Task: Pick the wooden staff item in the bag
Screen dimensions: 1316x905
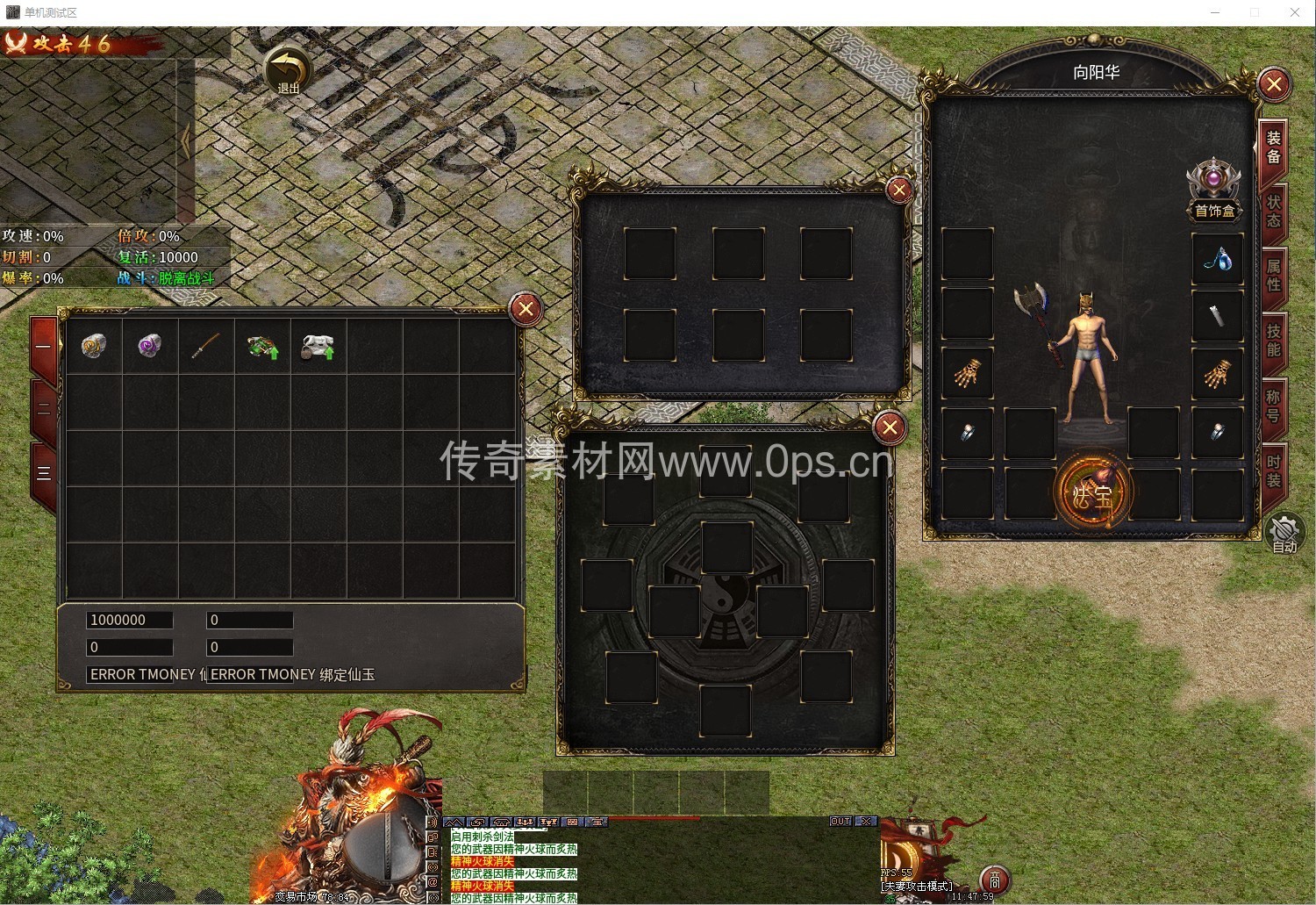Action: [206, 346]
